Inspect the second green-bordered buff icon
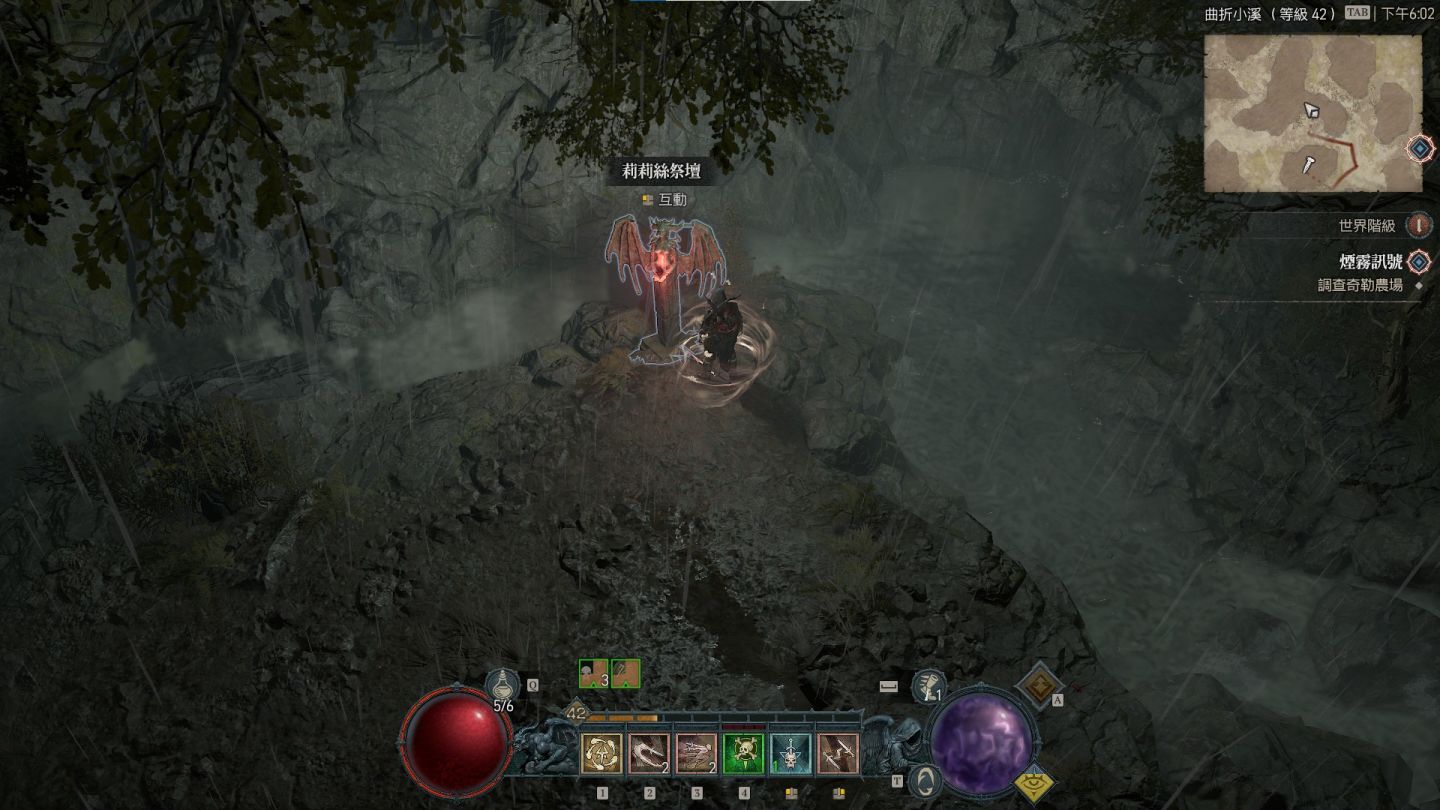The image size is (1440, 810). pyautogui.click(x=626, y=674)
